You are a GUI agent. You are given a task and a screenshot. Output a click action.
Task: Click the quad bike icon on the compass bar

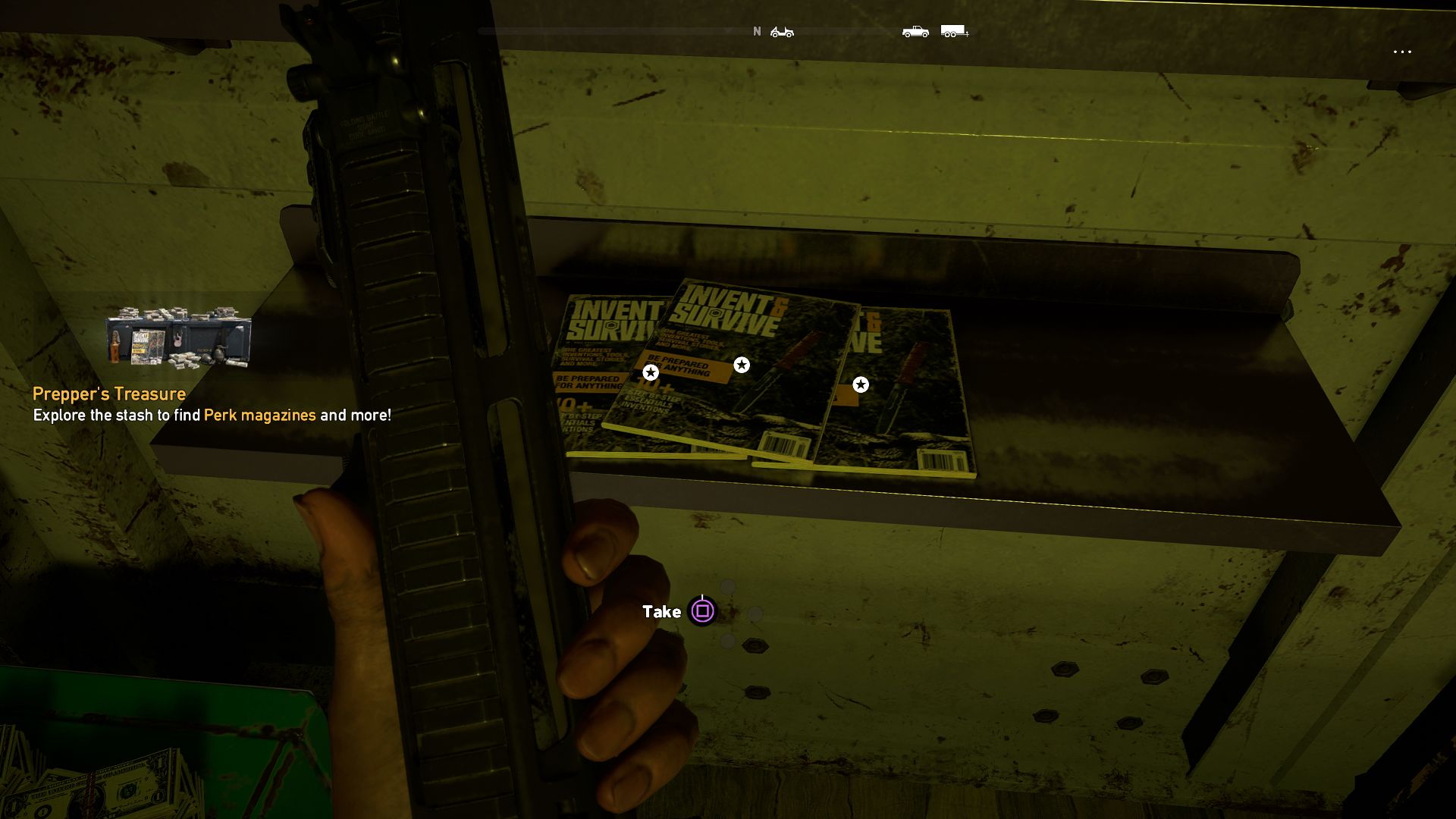783,32
